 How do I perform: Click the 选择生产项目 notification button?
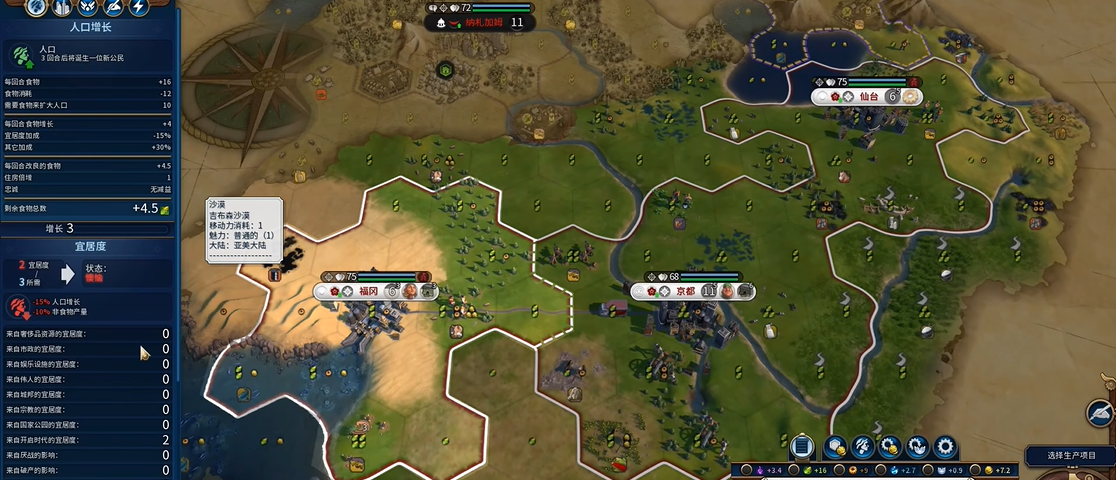click(1073, 455)
